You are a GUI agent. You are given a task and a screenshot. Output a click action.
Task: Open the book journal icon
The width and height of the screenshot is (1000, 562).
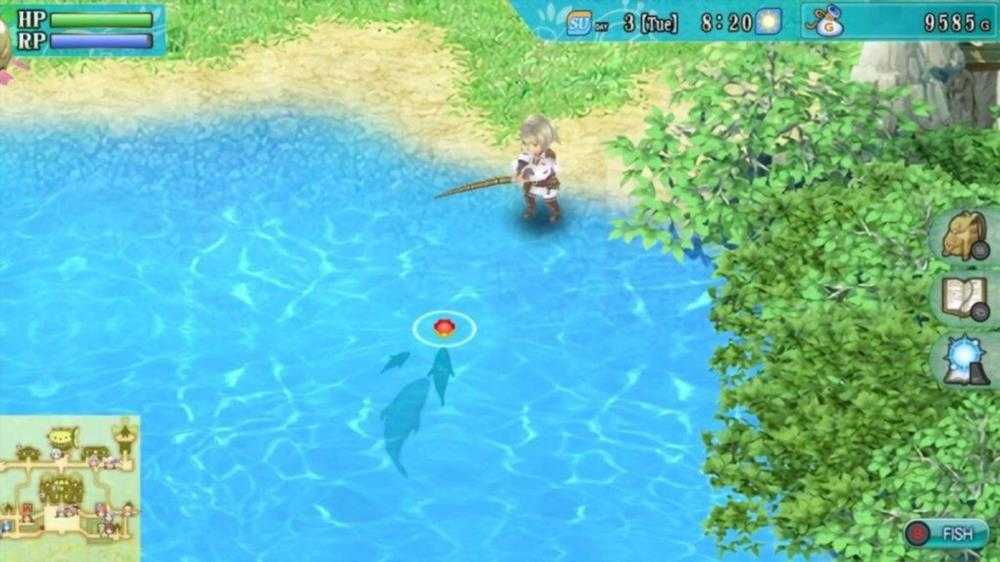tap(964, 298)
